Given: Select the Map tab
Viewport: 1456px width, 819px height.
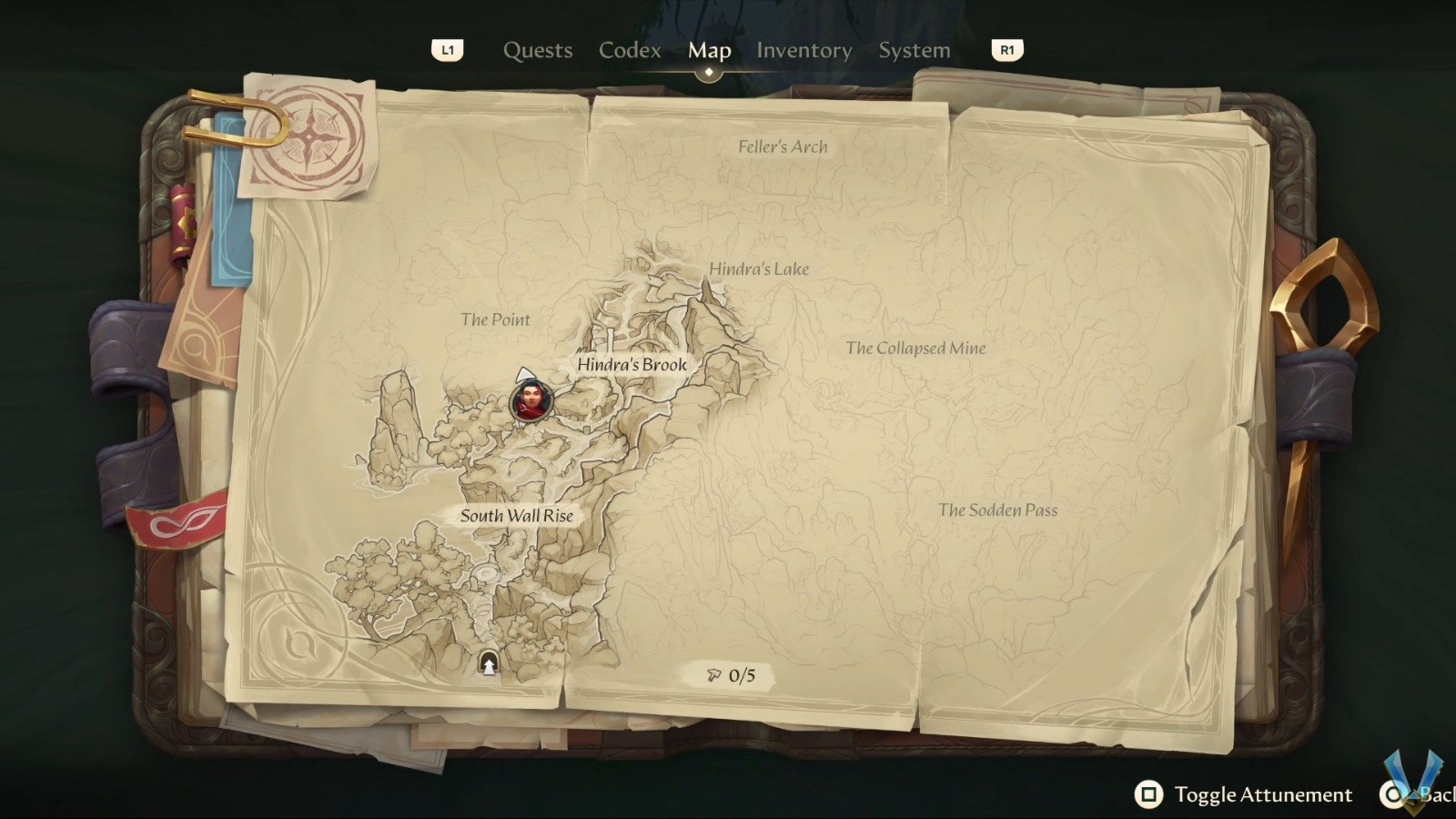Looking at the screenshot, I should click(x=710, y=51).
